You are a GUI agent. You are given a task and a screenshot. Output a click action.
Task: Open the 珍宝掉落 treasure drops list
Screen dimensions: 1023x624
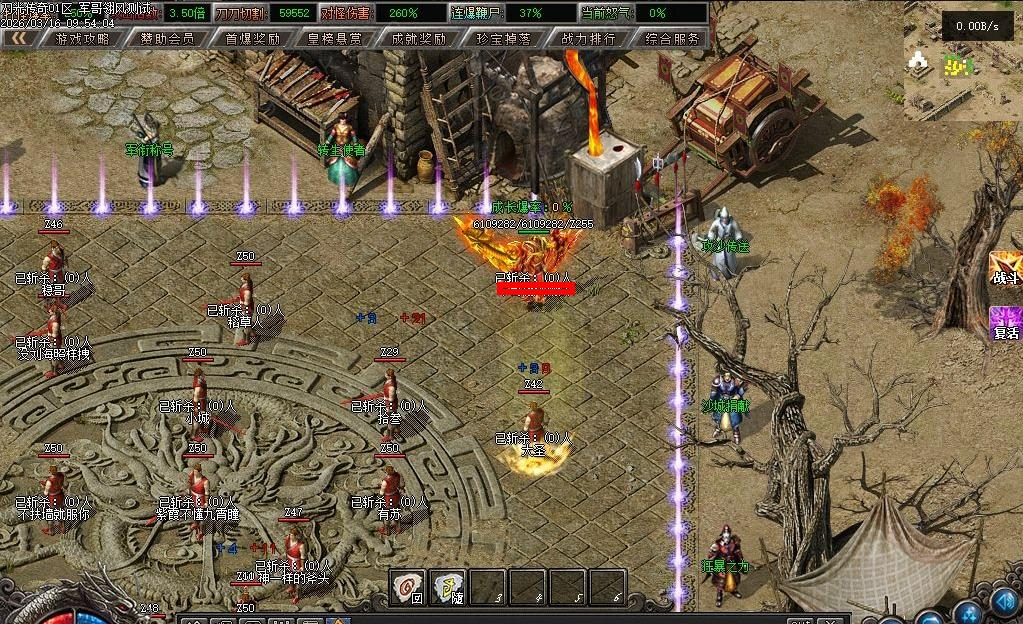tap(503, 38)
